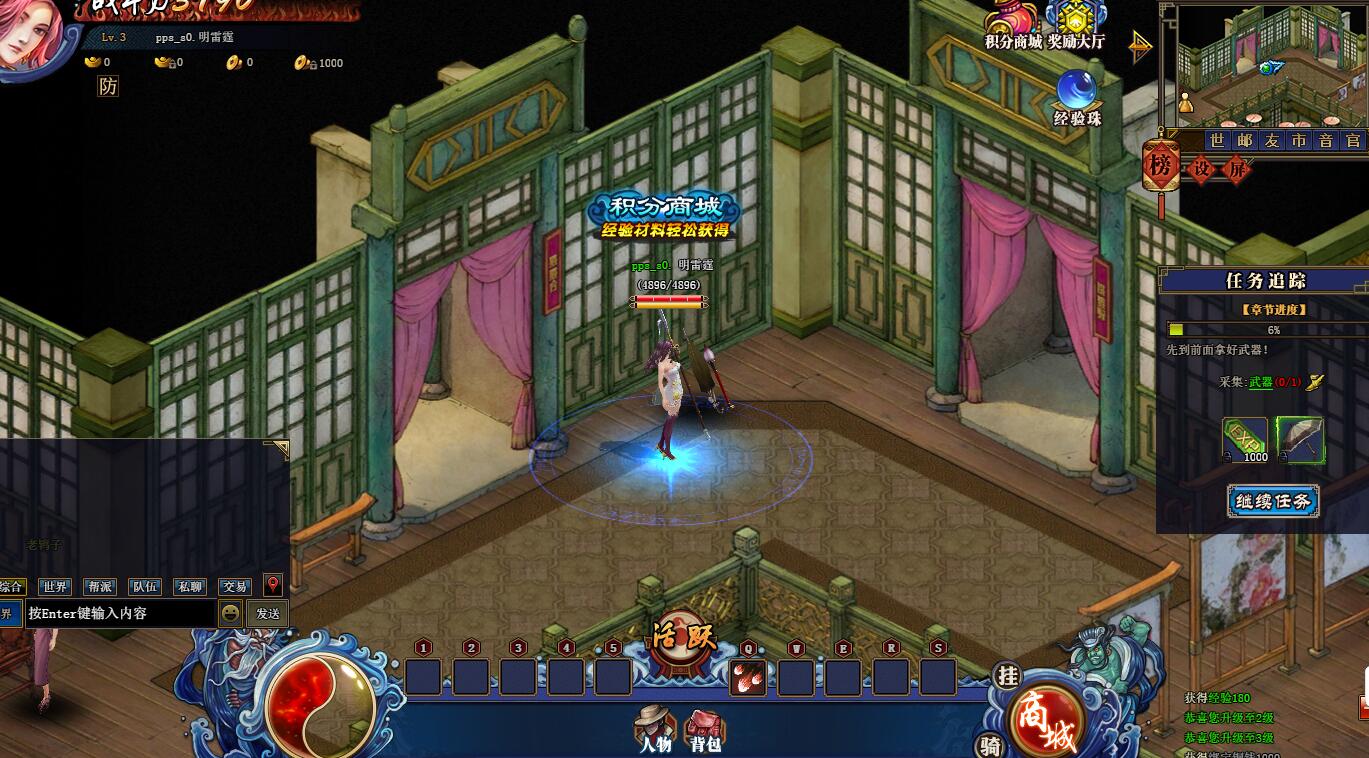Viewport: 1369px width, 758px height.
Task: Click the chat input field
Action: pyautogui.click(x=118, y=613)
